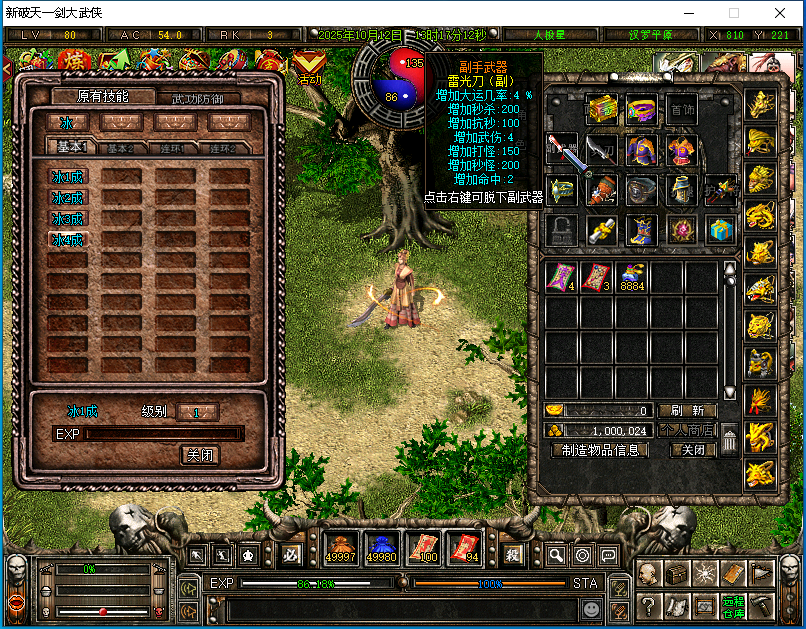
Task: Open the 个人商店 personal shop
Action: tap(688, 430)
